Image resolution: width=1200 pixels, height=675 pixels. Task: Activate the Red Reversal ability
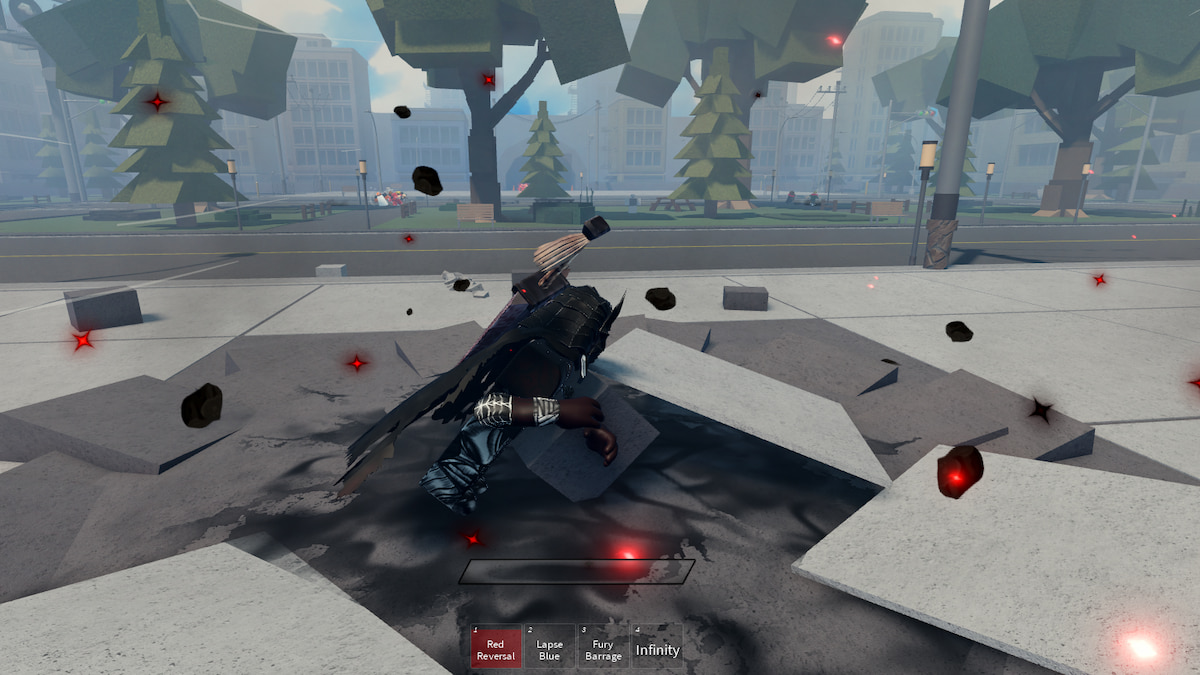(496, 647)
